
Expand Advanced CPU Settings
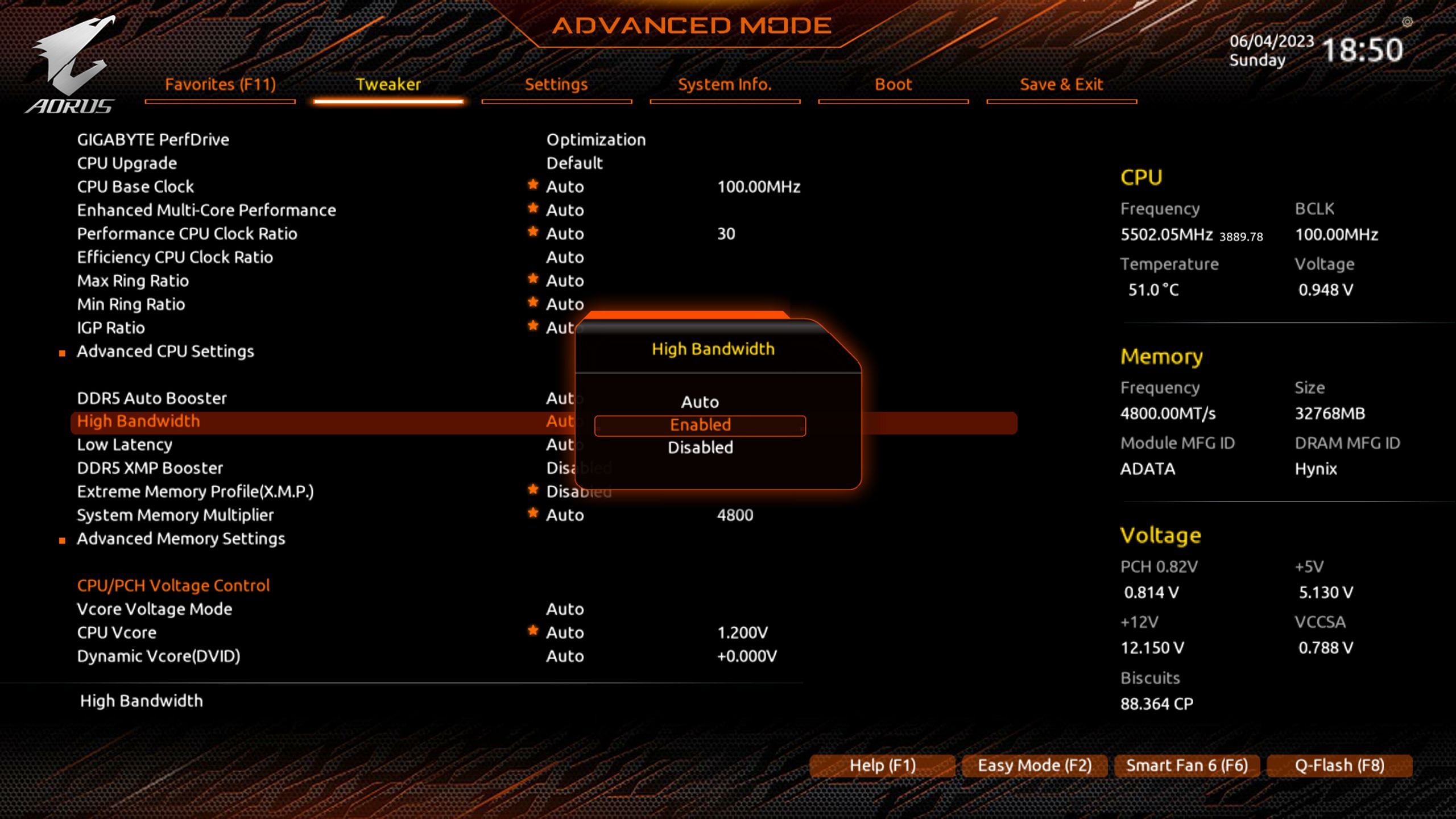tap(166, 351)
